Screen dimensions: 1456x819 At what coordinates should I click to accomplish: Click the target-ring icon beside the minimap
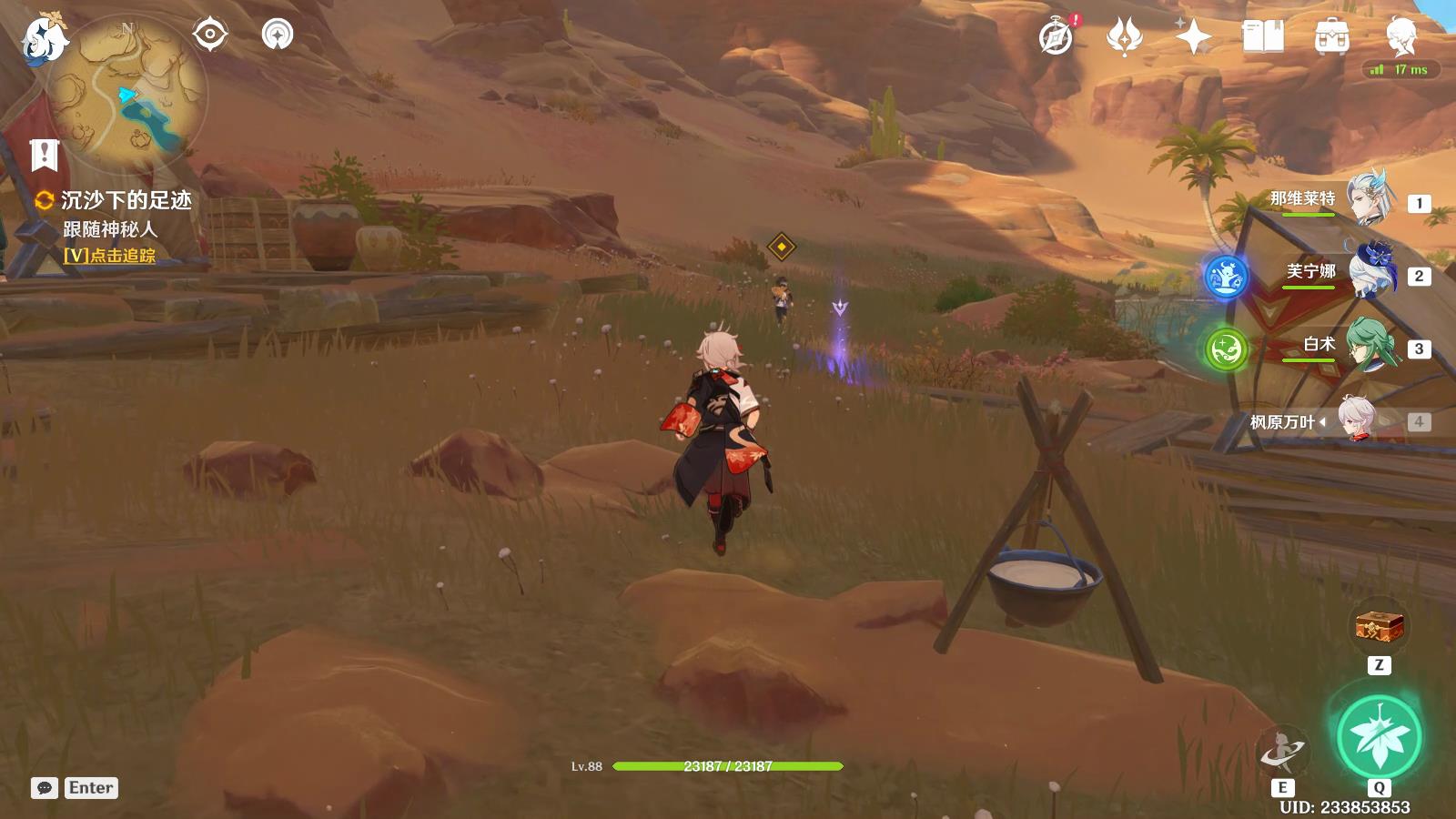click(x=209, y=35)
